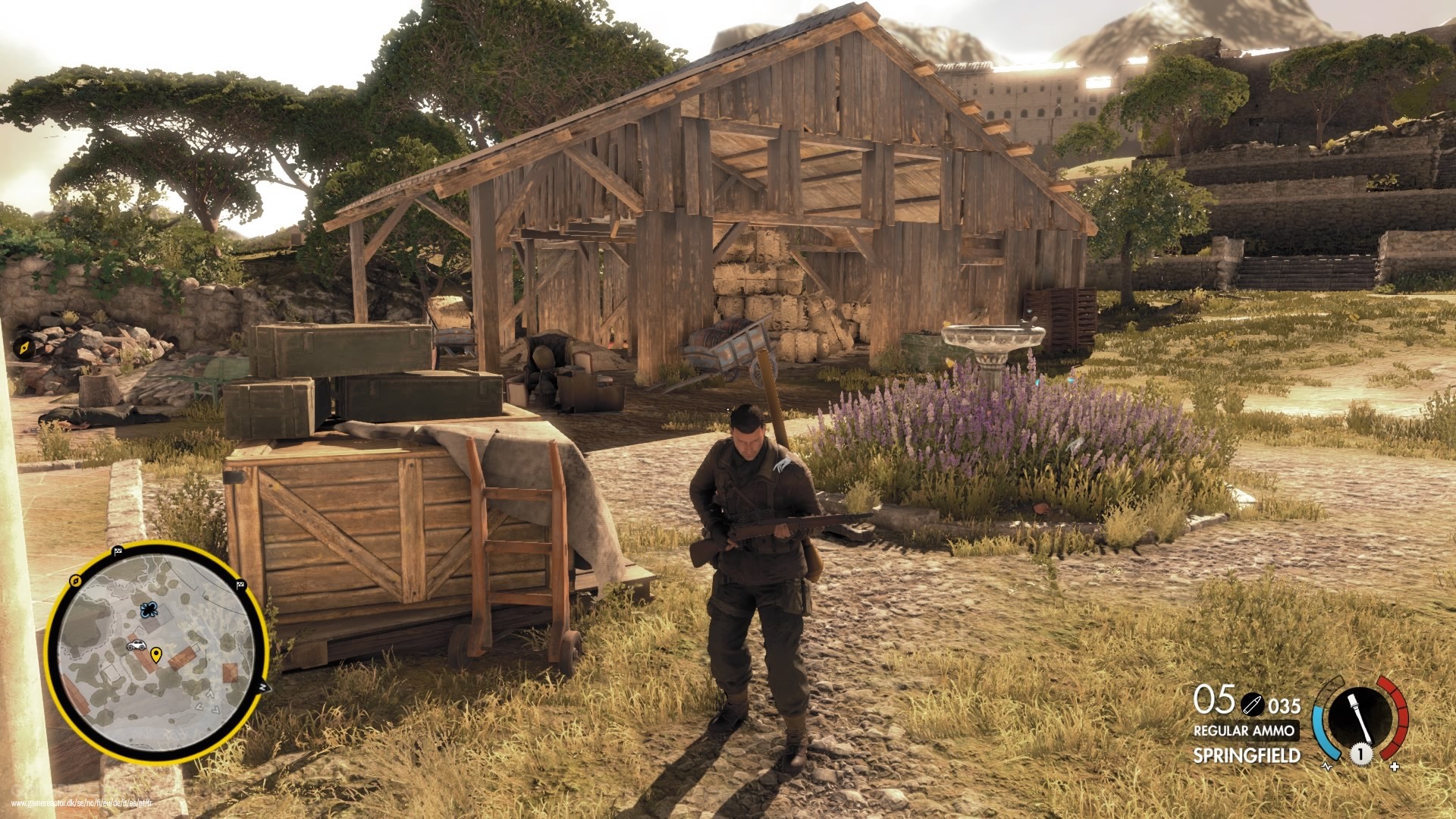Screen dimensions: 1456x819
Task: Click the bullet icon beside the ammo counter
Action: [x=1253, y=704]
